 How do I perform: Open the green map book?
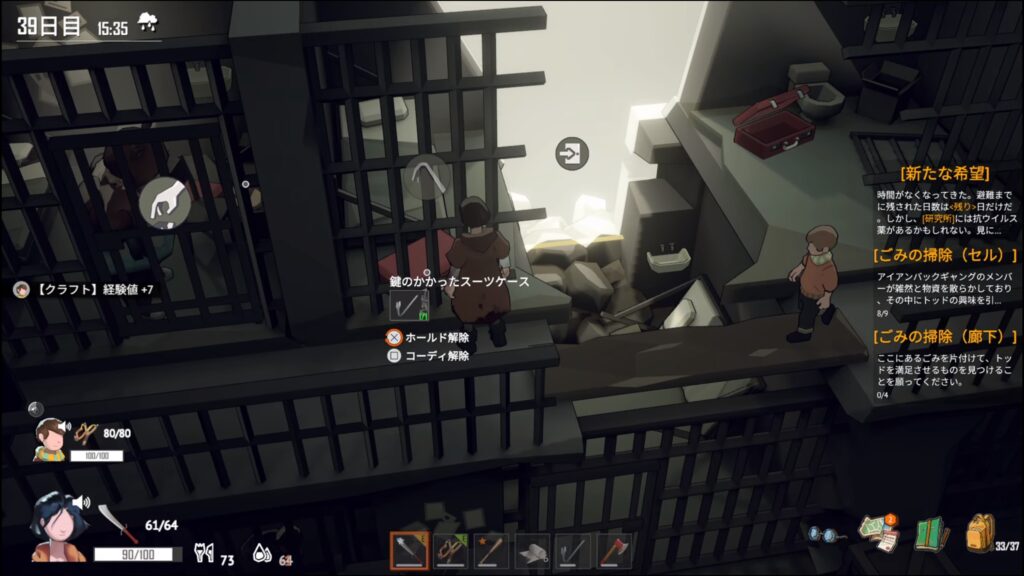(x=930, y=533)
